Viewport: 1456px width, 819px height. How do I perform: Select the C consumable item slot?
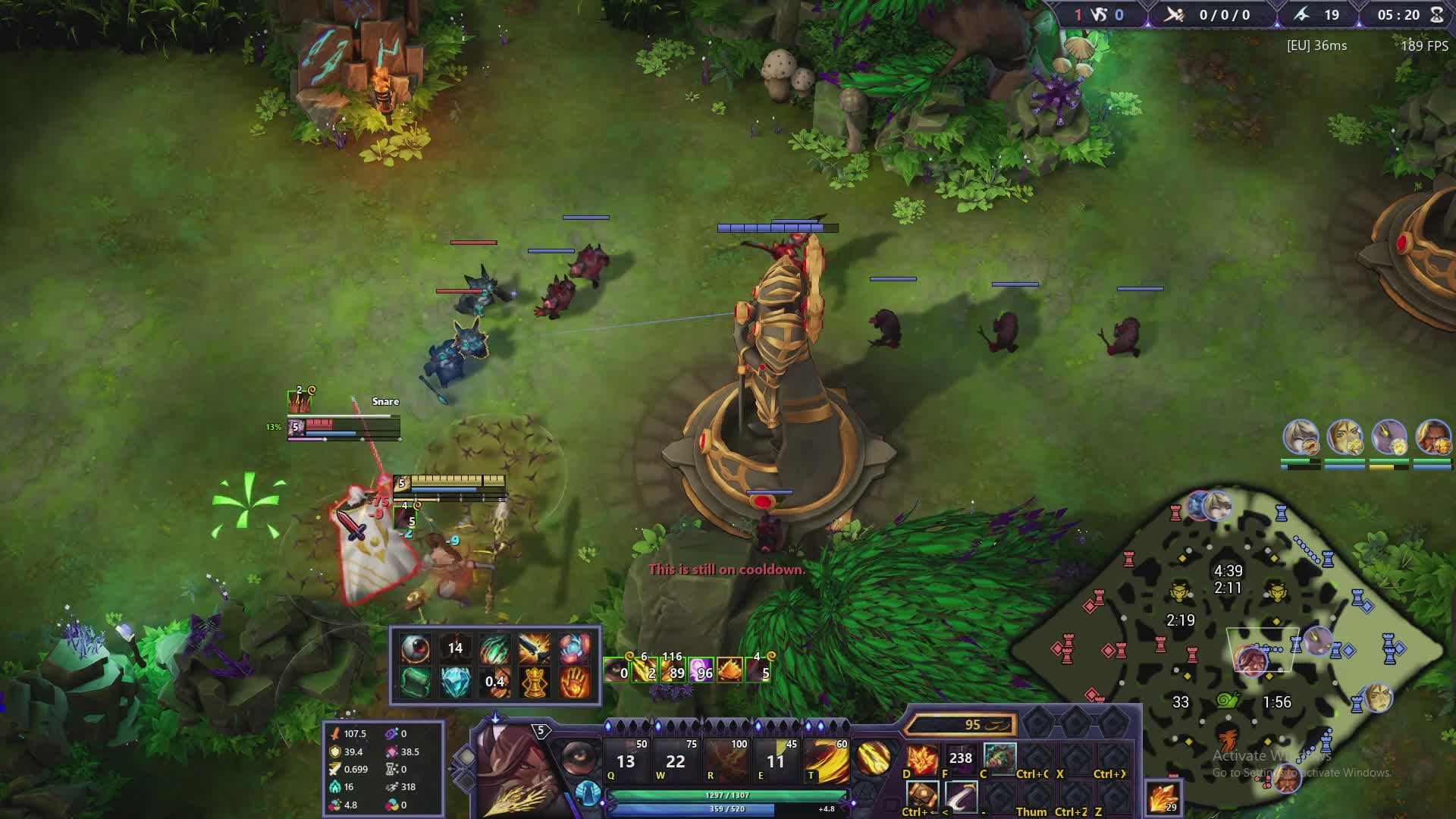(x=999, y=758)
